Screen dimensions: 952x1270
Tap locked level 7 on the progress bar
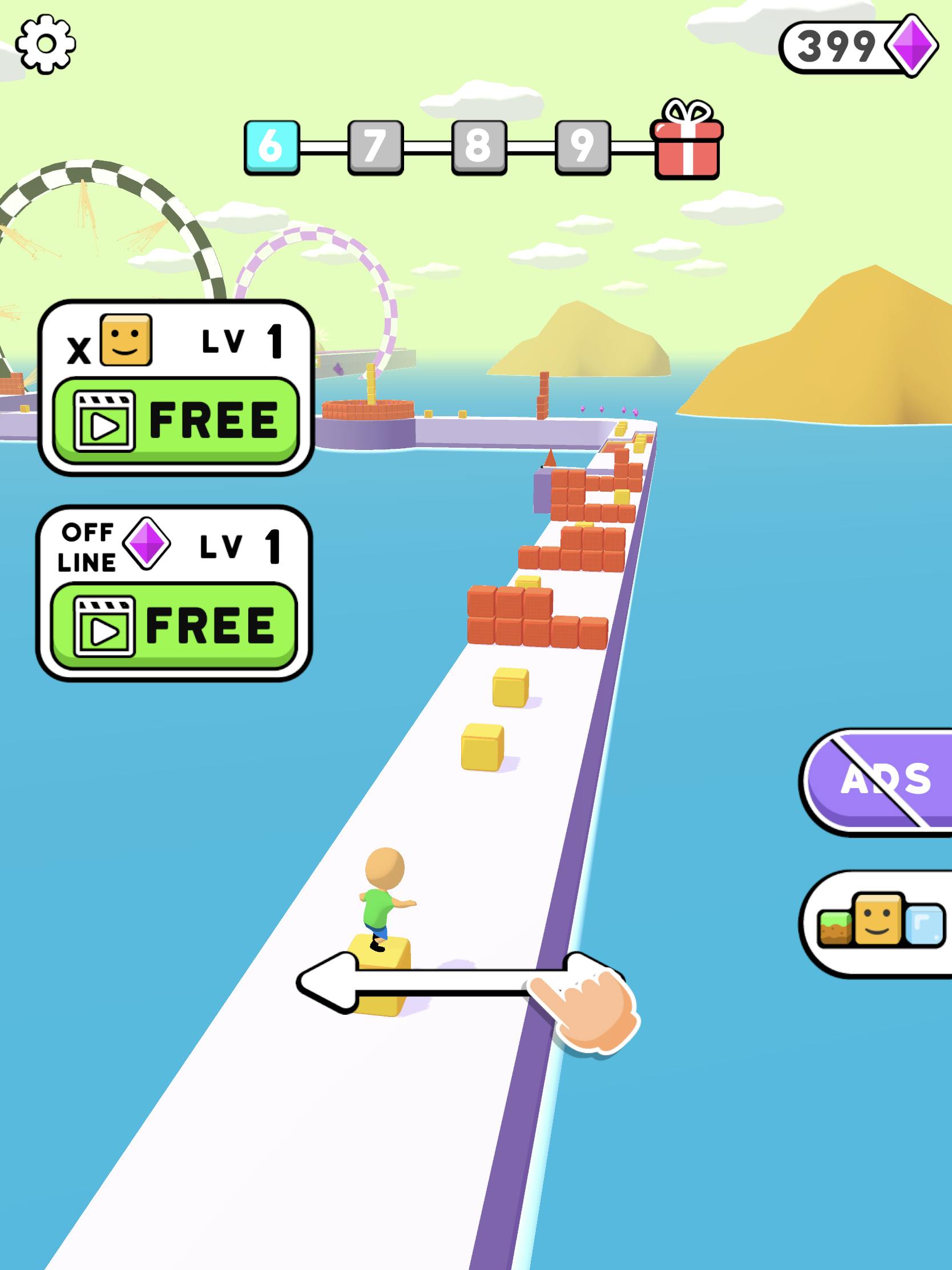click(376, 148)
